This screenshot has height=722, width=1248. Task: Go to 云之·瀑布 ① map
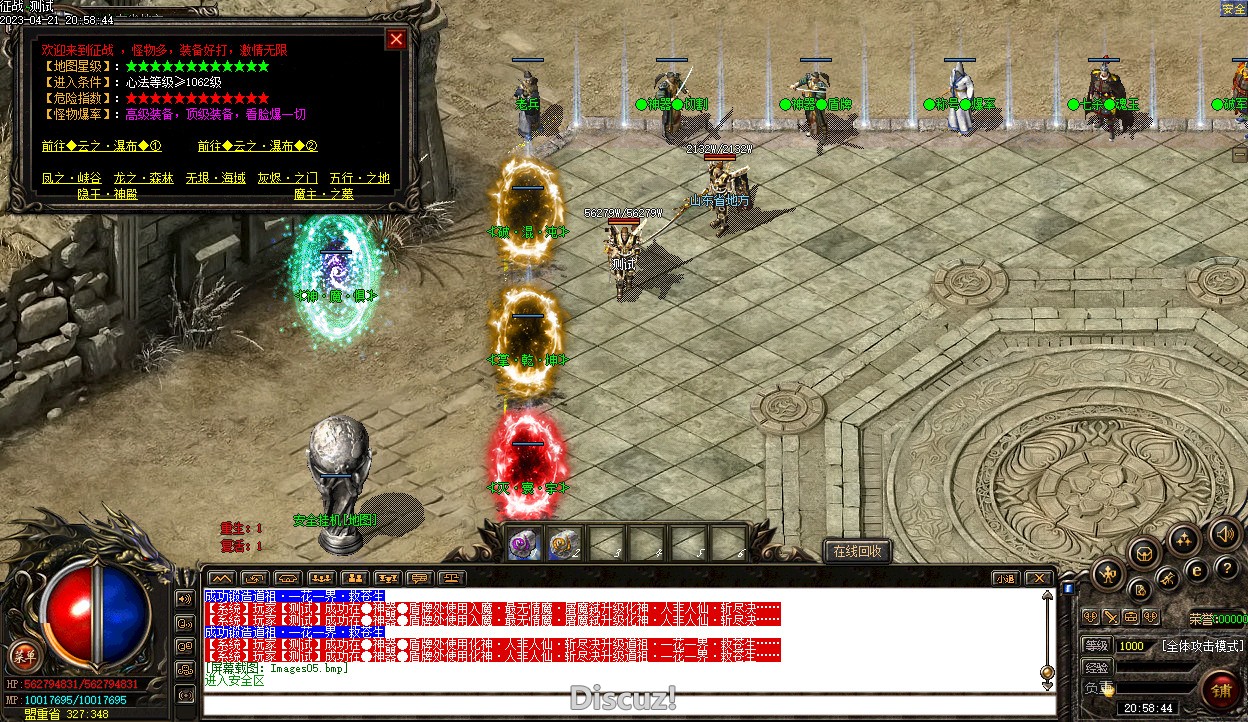(x=101, y=146)
